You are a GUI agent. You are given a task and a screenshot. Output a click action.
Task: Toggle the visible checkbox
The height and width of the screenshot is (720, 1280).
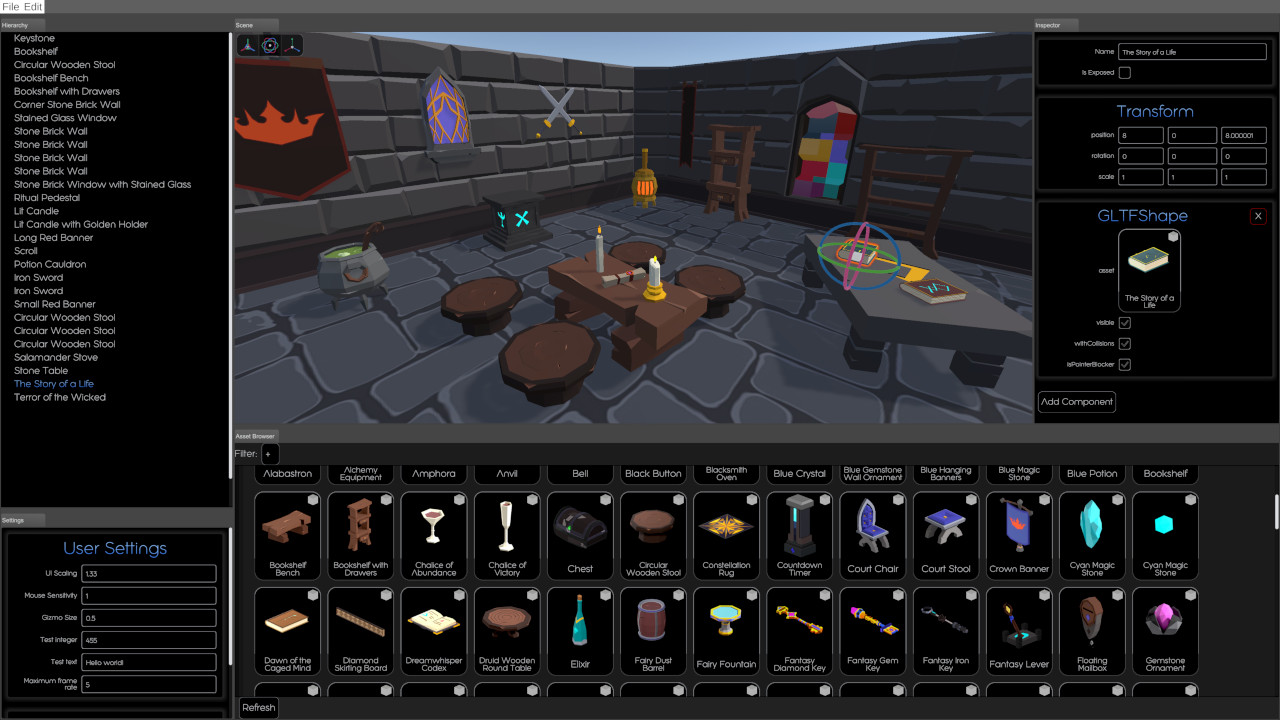[1124, 323]
